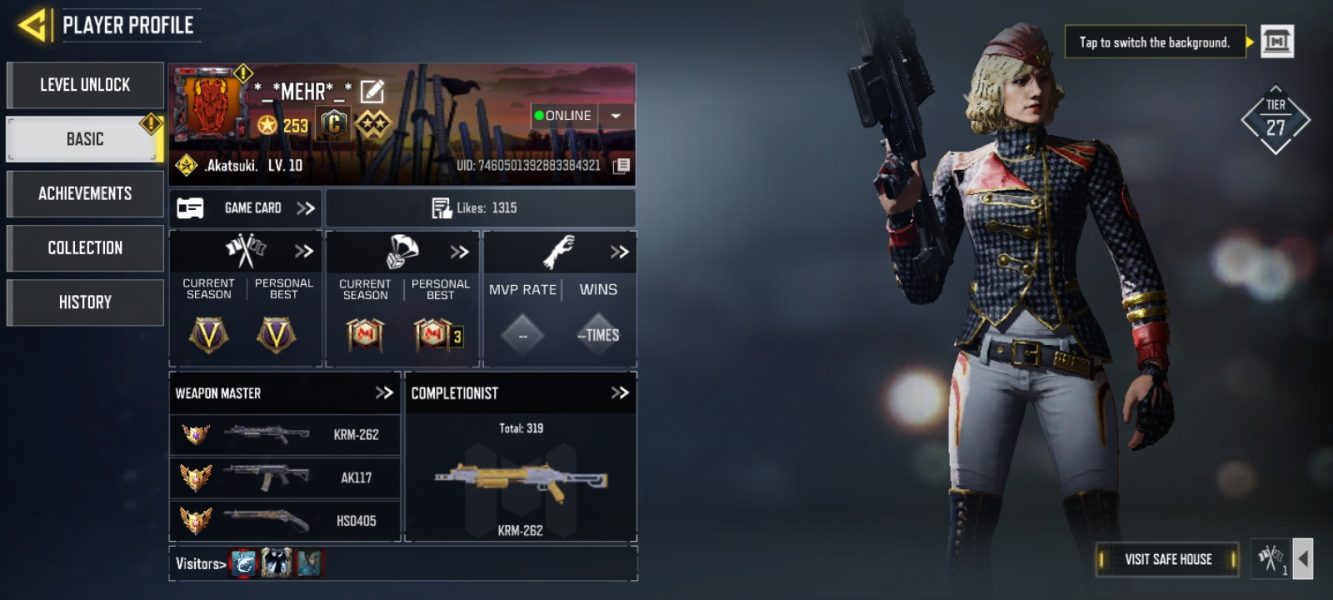Select the Basic tab

[85, 139]
